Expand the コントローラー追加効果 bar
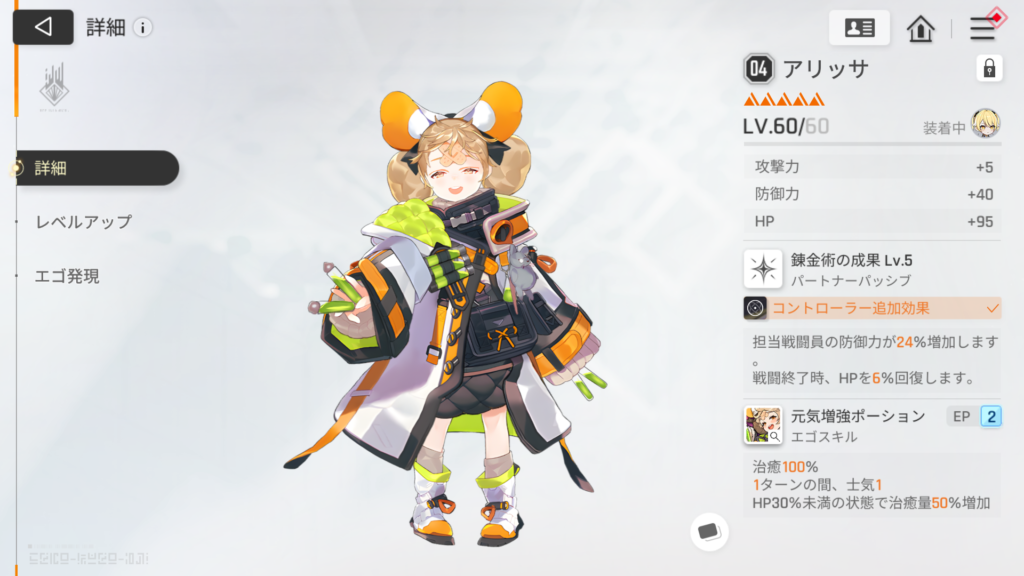This screenshot has width=1024, height=576. click(872, 308)
